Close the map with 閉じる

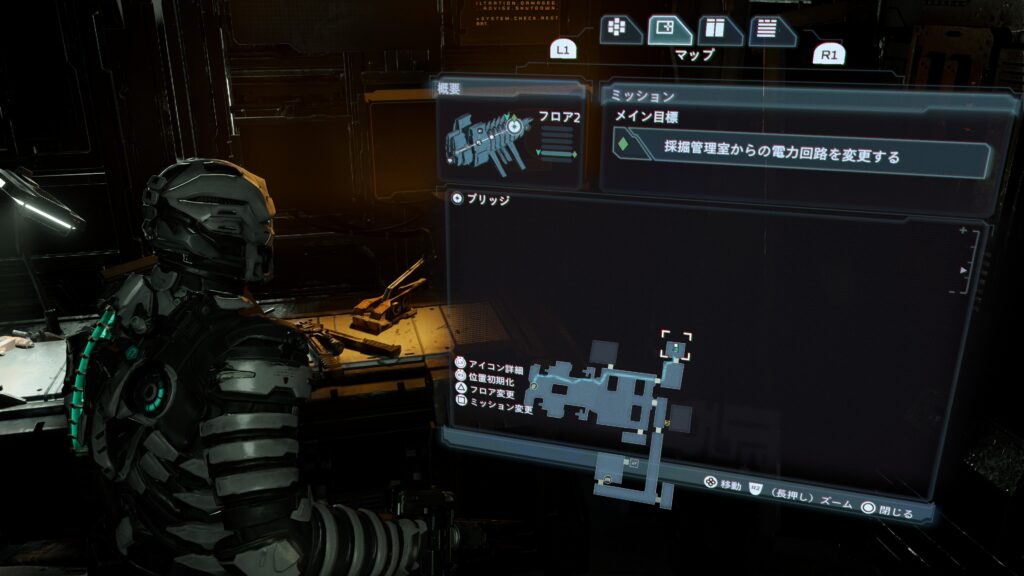click(x=886, y=513)
